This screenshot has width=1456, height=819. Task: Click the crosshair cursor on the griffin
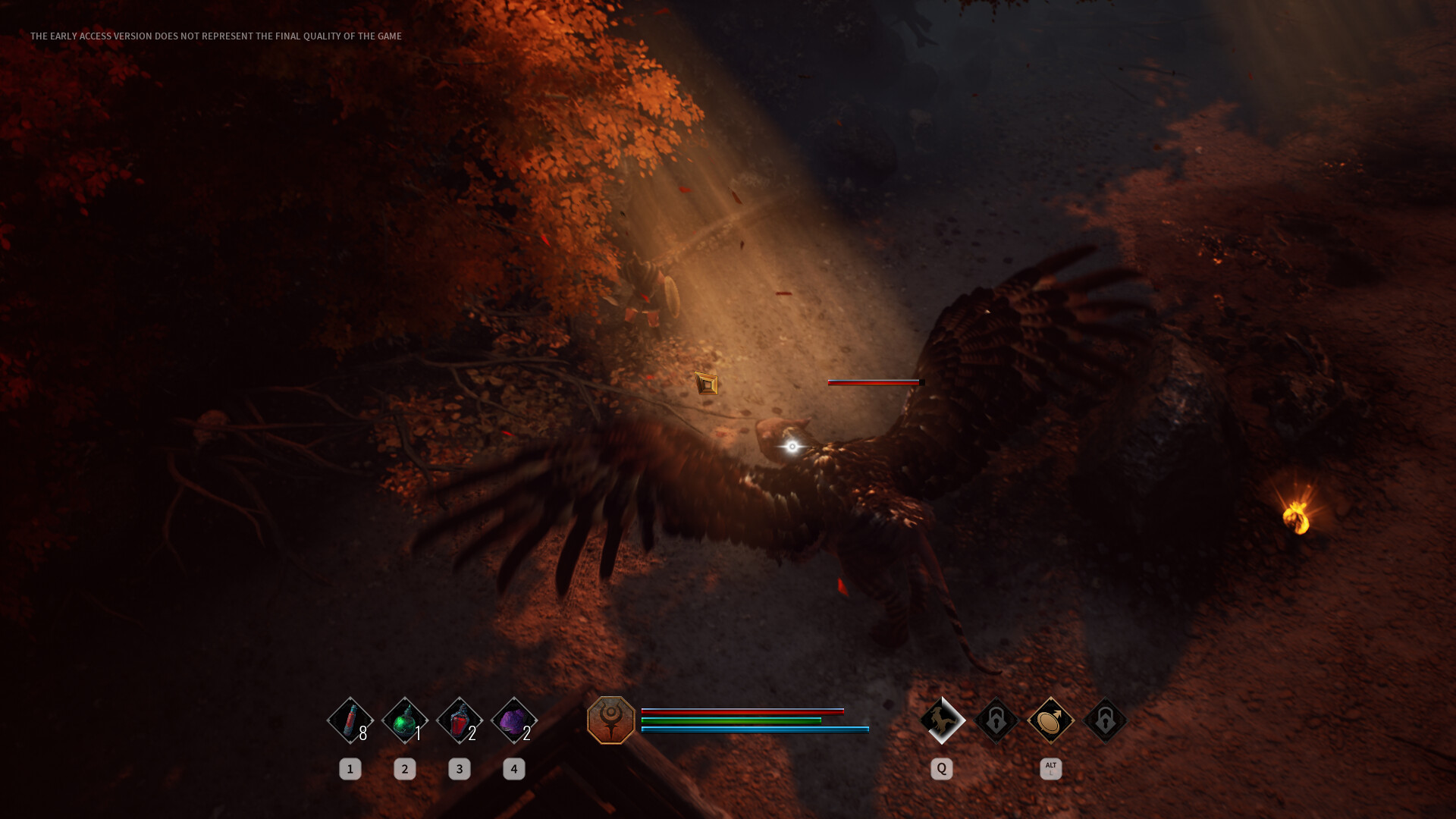click(791, 447)
